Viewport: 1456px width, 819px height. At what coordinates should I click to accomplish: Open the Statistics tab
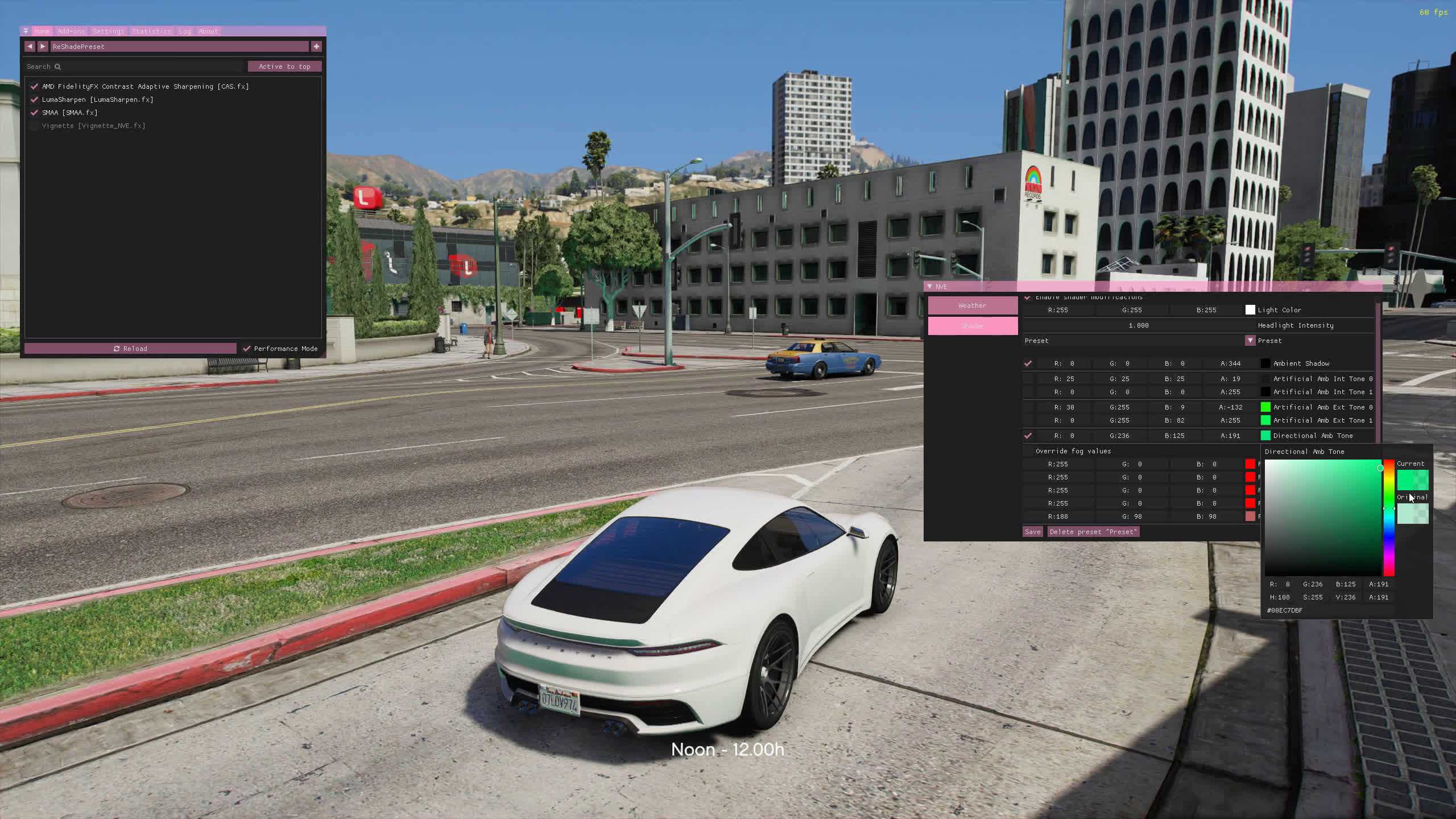(151, 31)
